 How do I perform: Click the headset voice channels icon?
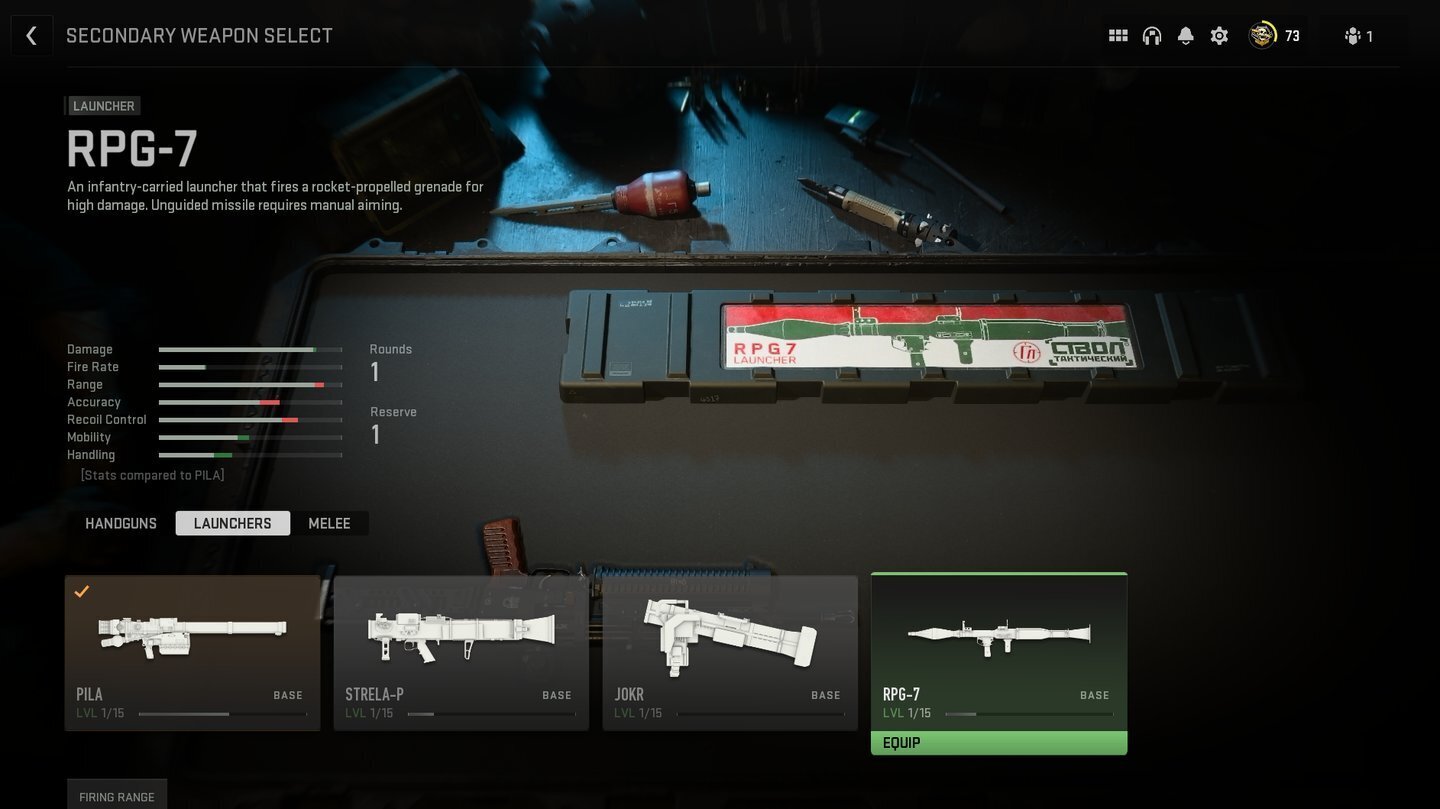point(1152,35)
